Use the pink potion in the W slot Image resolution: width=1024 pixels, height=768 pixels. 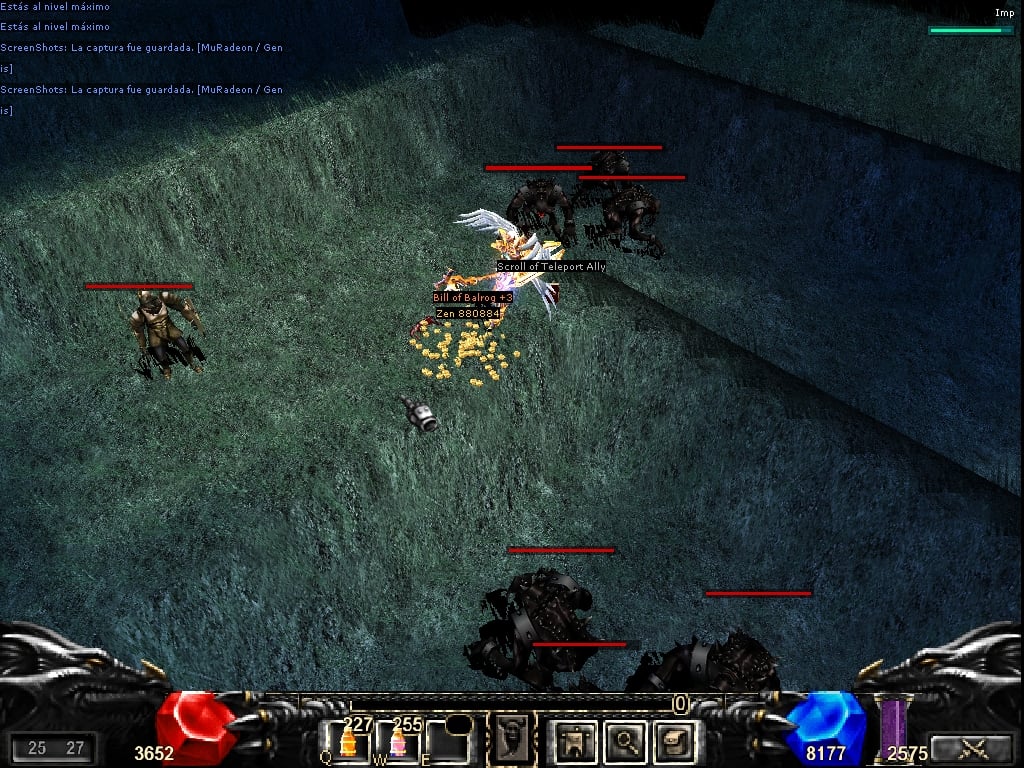click(398, 742)
